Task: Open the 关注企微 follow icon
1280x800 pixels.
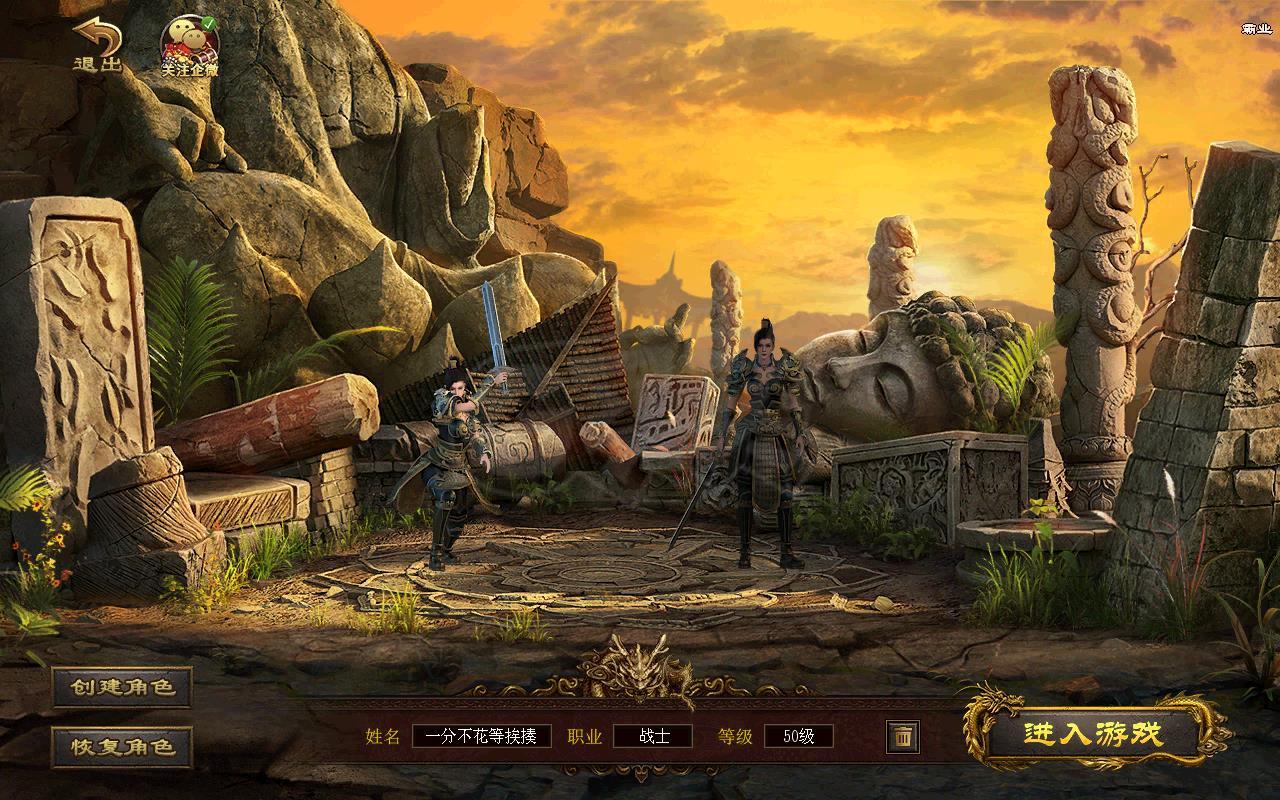Action: (x=190, y=46)
